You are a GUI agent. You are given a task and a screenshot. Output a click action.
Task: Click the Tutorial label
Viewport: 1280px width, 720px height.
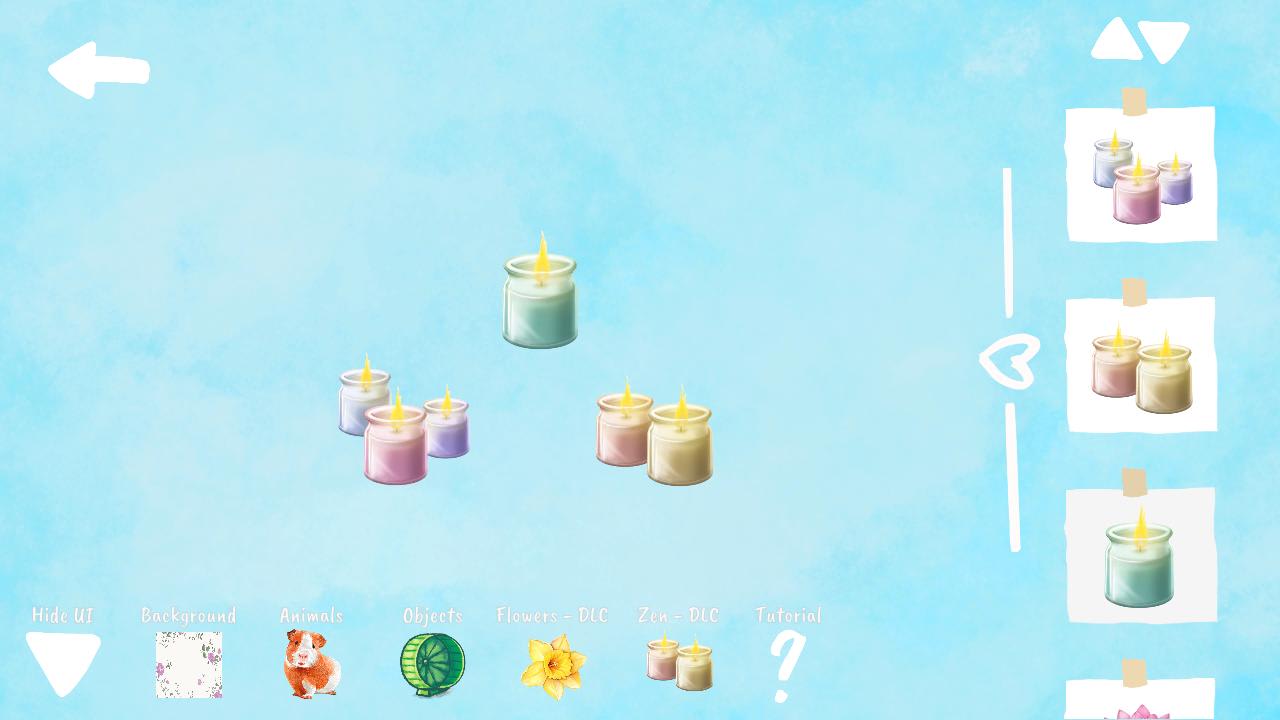pos(786,616)
